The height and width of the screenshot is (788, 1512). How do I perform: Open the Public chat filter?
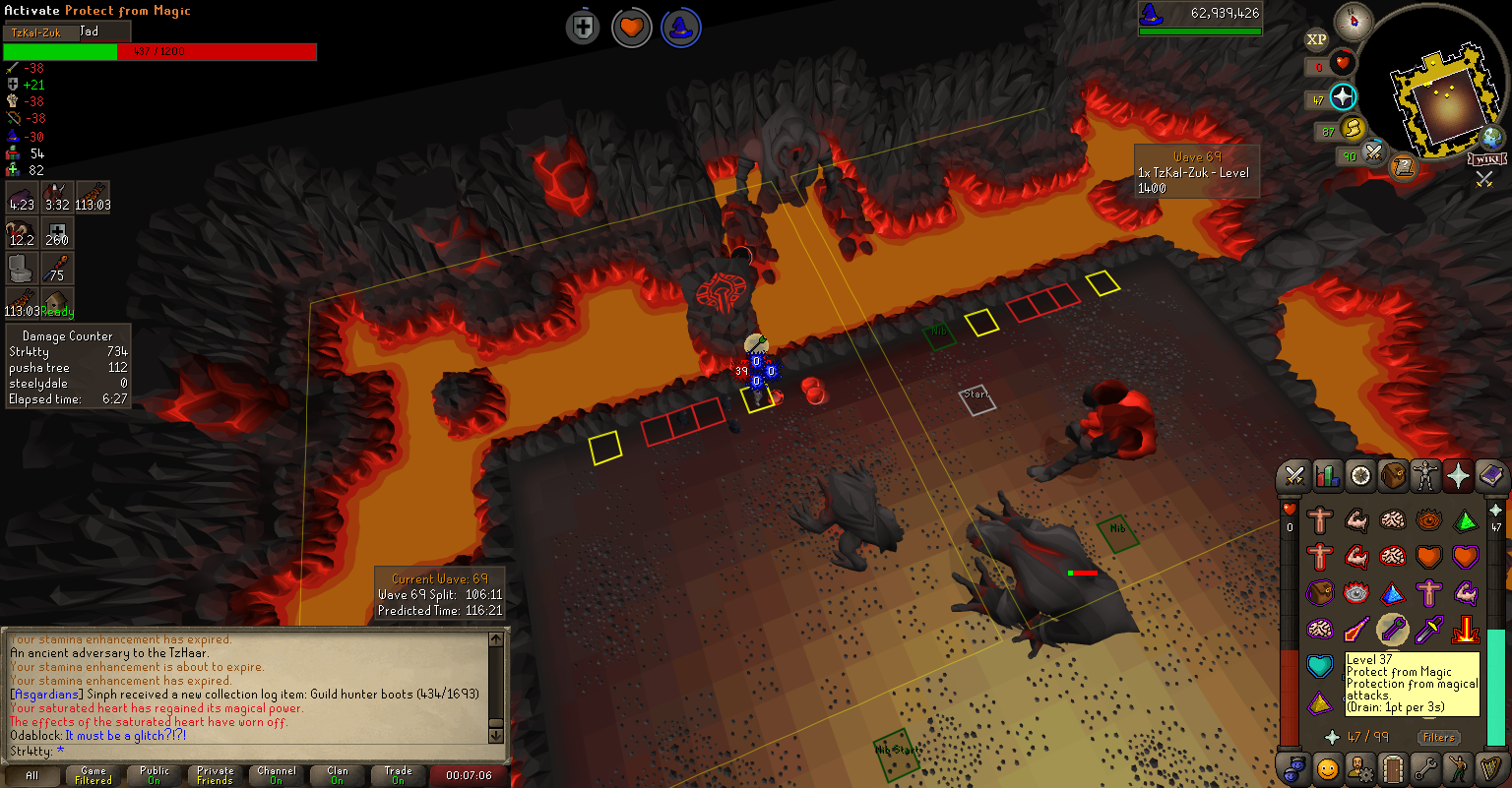pos(155,775)
